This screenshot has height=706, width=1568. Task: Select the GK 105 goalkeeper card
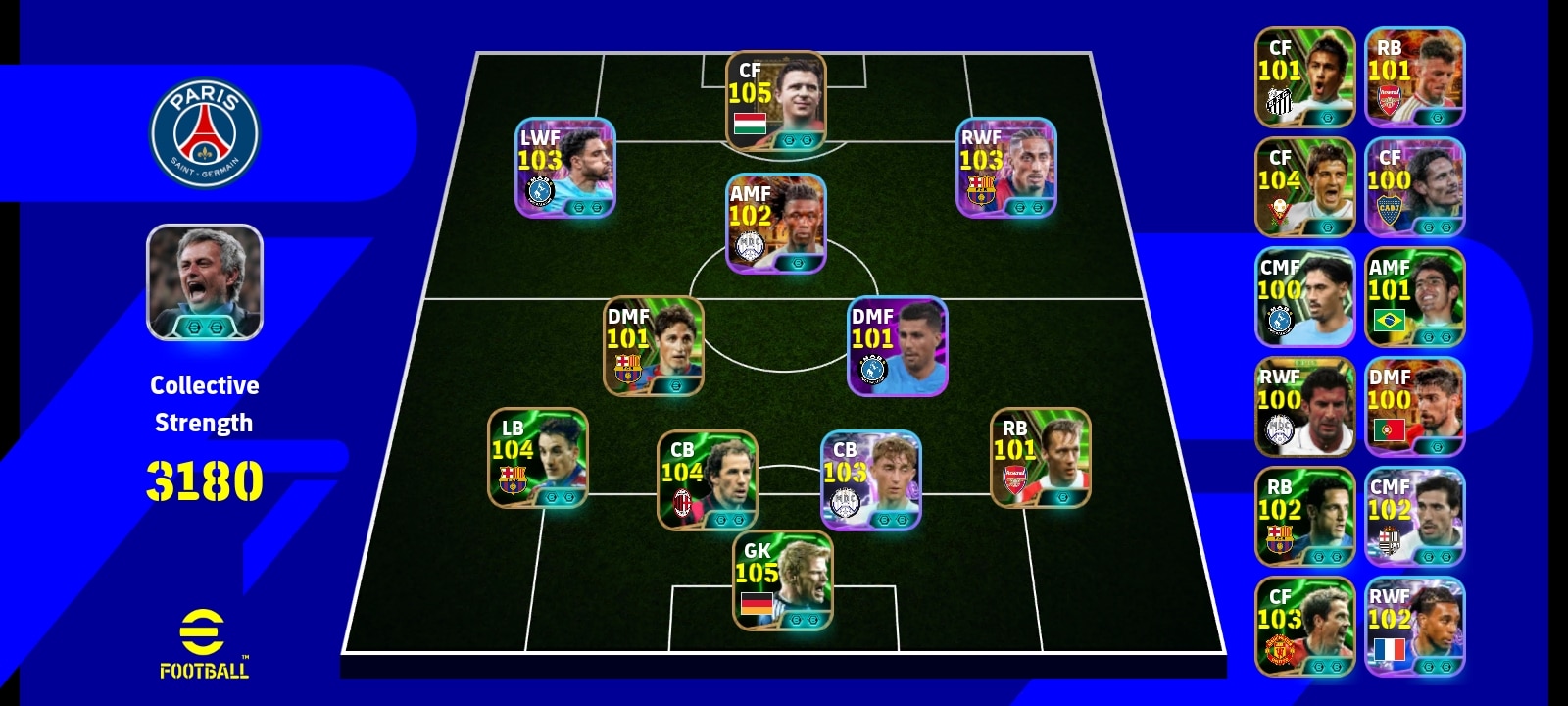click(x=783, y=580)
